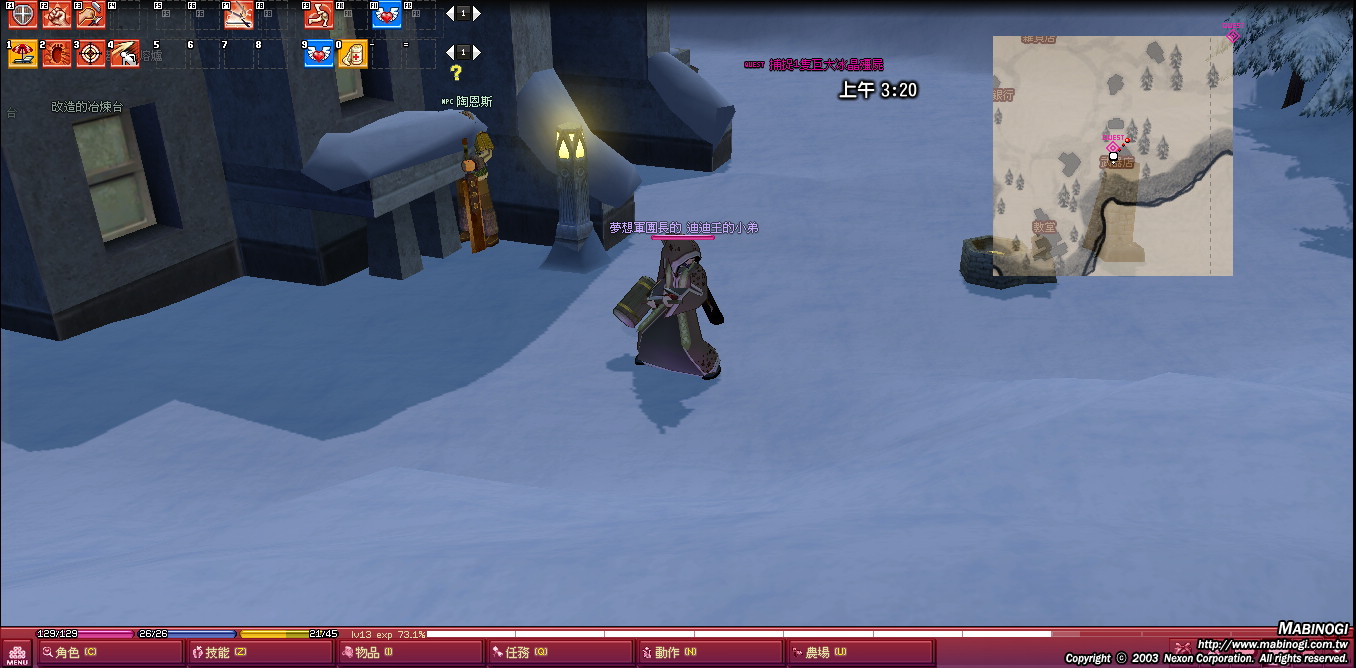The height and width of the screenshot is (668, 1356).
Task: Activate the shield defense skill on F1
Action: (x=22, y=14)
